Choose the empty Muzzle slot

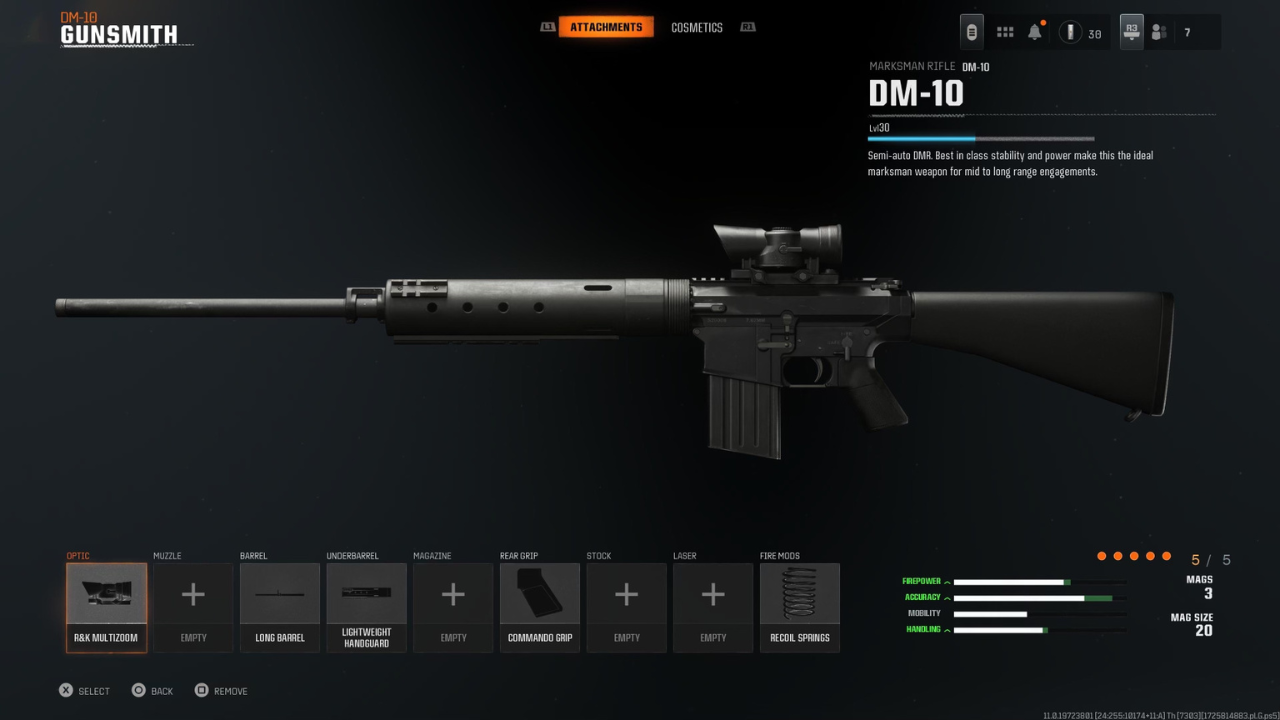click(x=193, y=607)
